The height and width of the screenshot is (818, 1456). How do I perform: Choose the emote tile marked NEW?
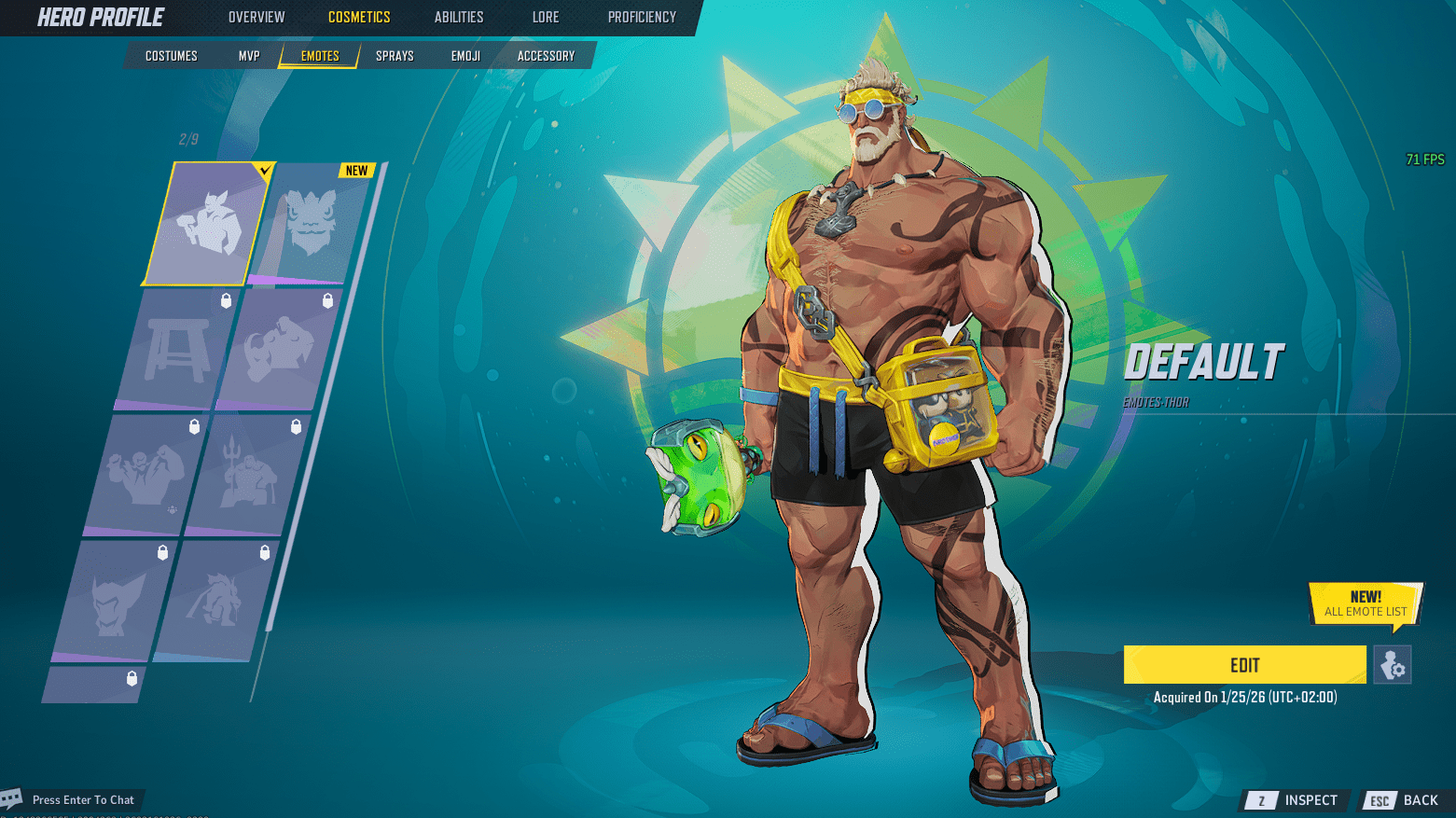coord(313,224)
